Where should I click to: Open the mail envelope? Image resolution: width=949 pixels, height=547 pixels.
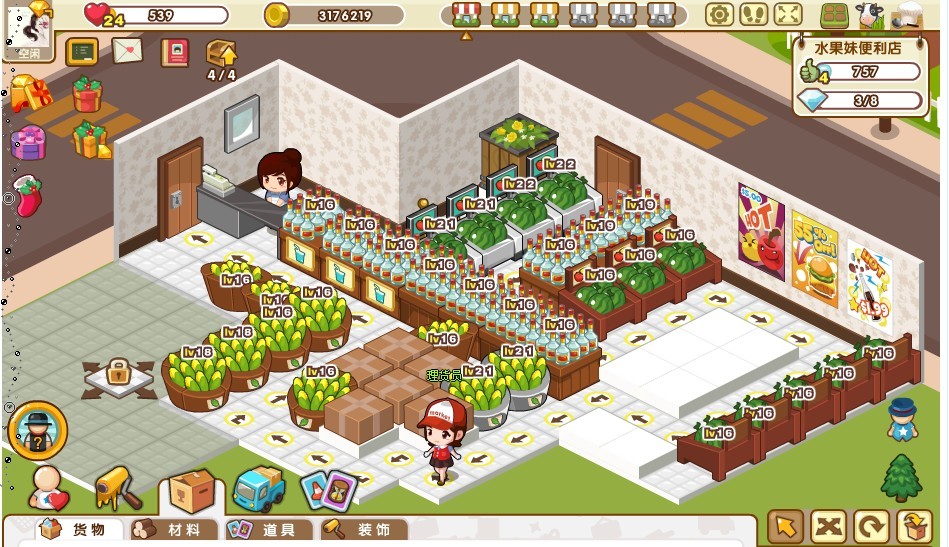[x=127, y=50]
